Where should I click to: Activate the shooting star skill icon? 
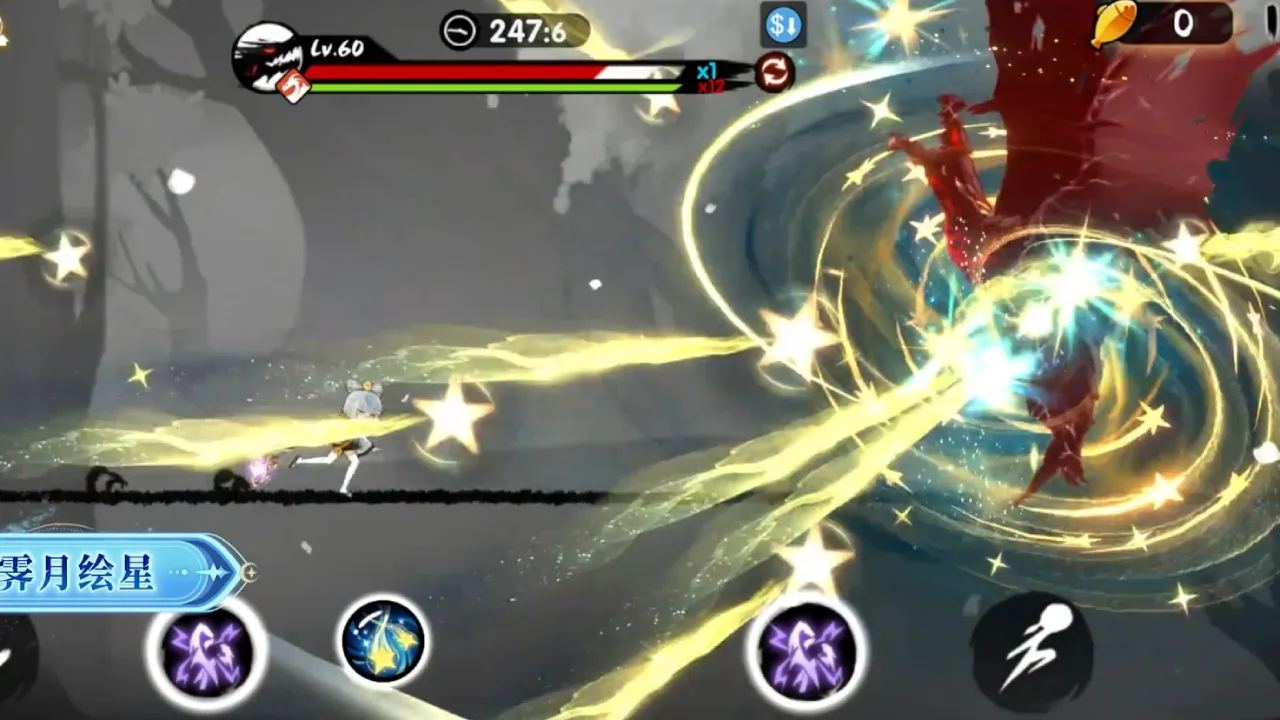pos(384,641)
